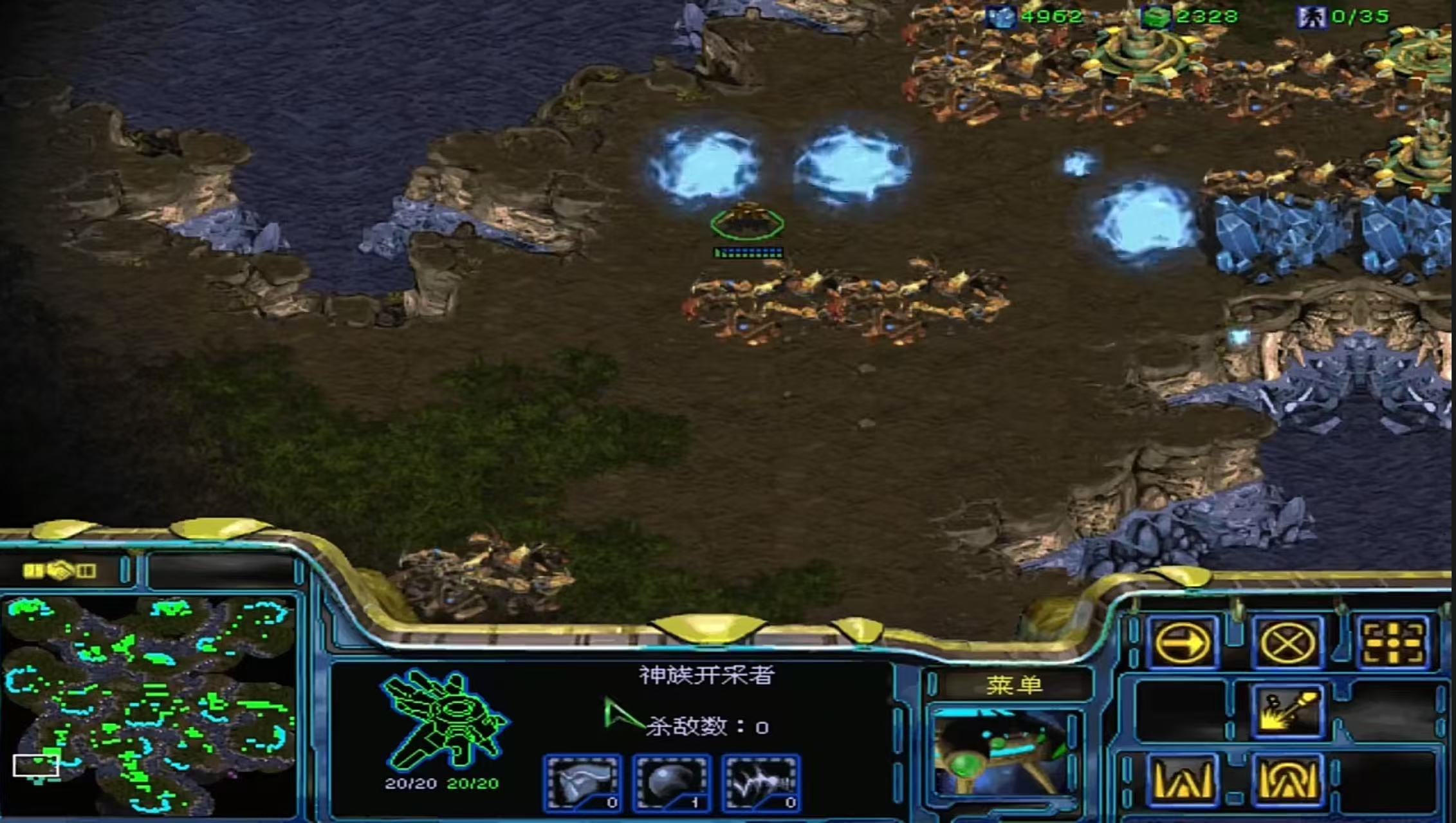Inspect the particle beam weapon icon
The image size is (1456, 823).
(x=761, y=782)
